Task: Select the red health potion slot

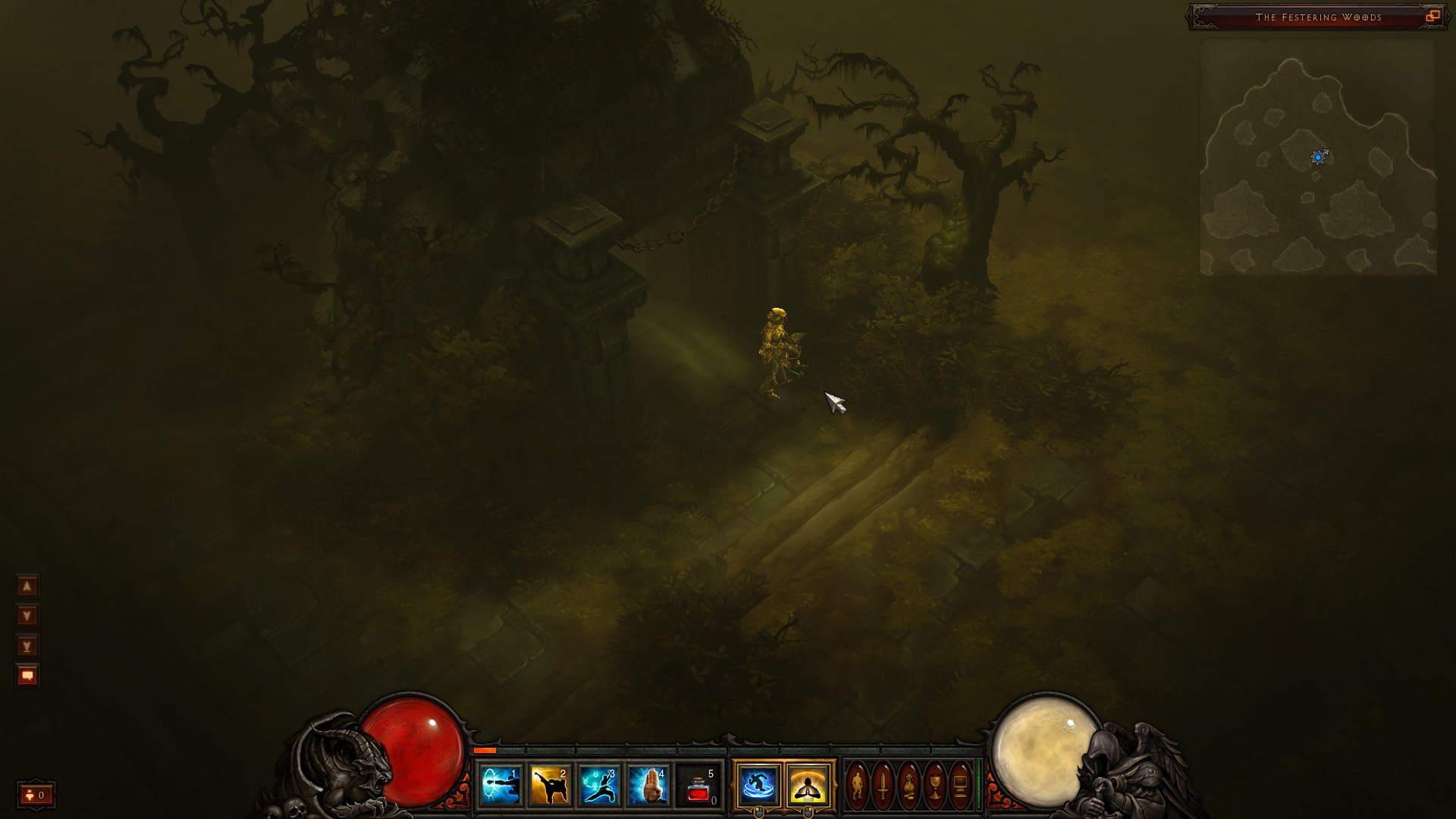Action: click(698, 786)
